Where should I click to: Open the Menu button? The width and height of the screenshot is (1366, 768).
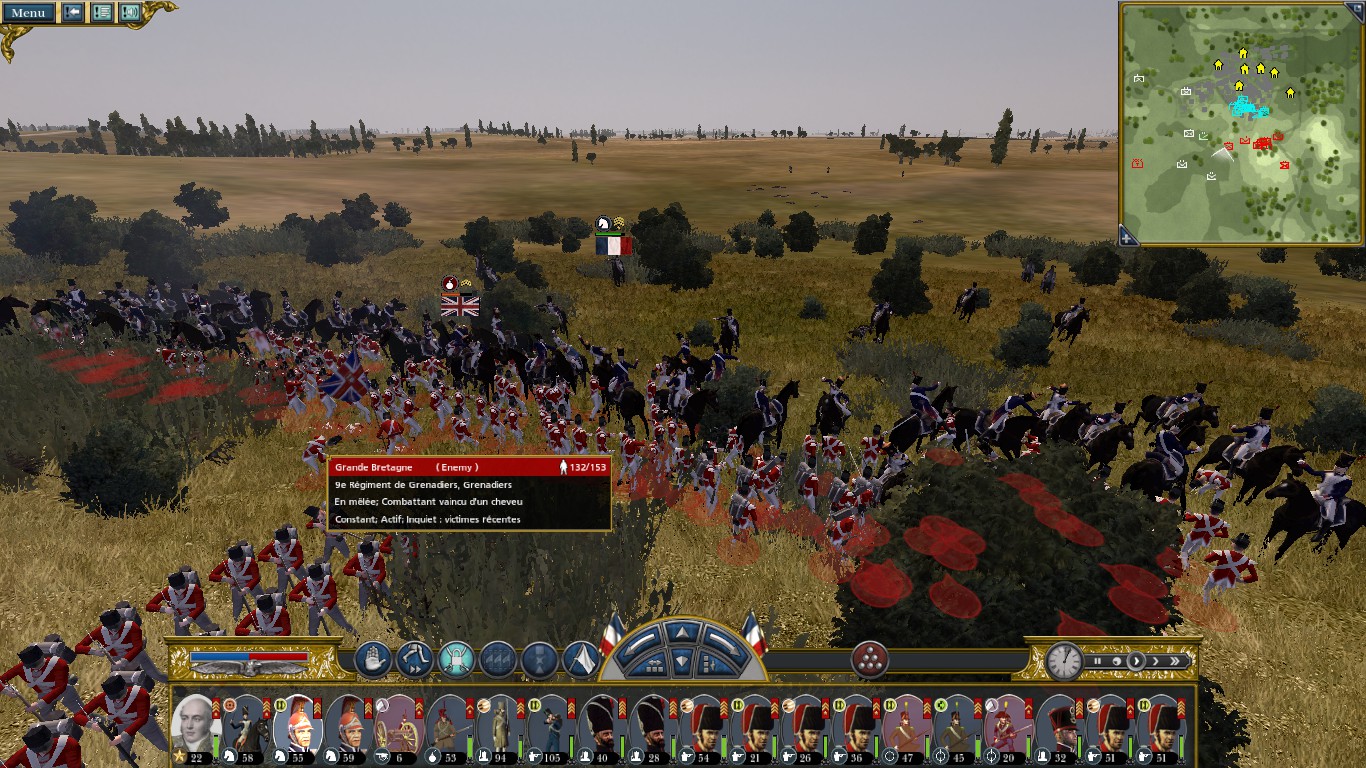pos(28,13)
